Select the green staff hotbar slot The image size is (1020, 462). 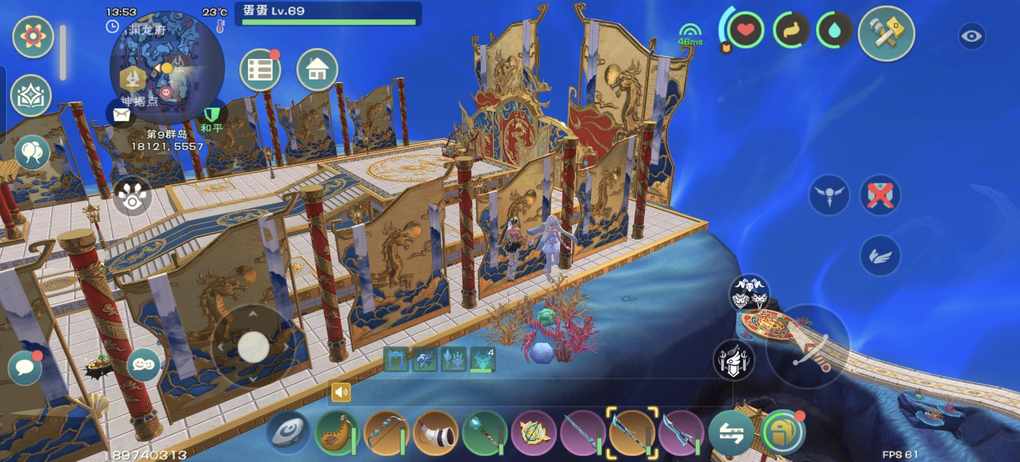point(484,433)
